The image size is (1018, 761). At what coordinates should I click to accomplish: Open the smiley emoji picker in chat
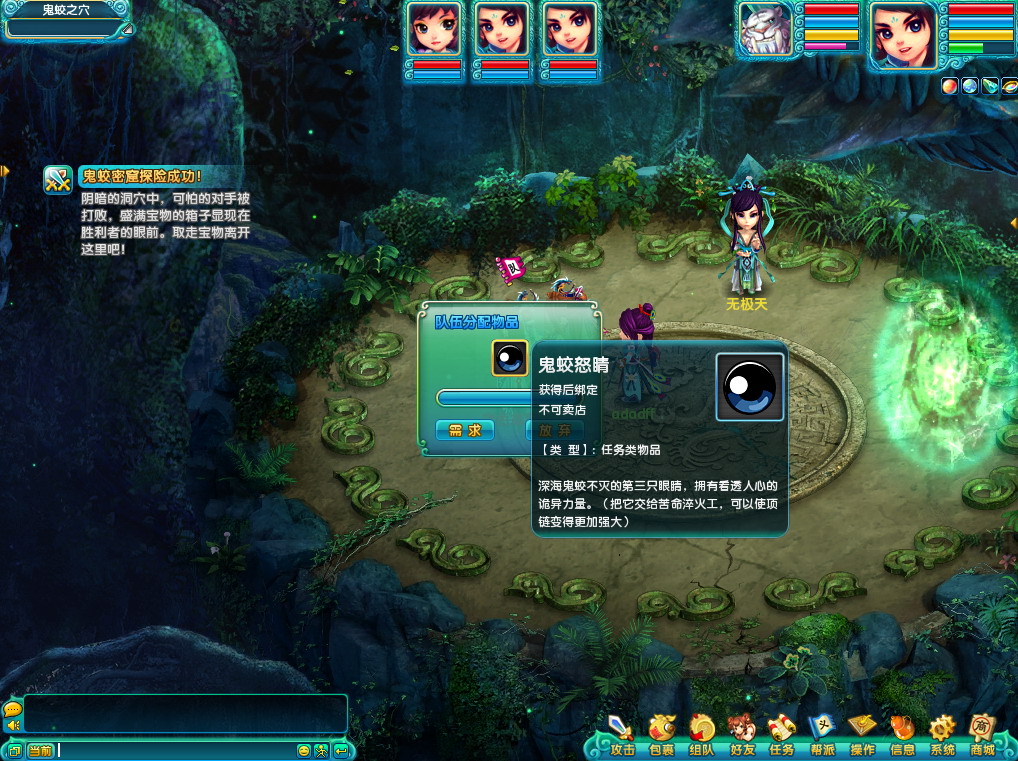(304, 751)
